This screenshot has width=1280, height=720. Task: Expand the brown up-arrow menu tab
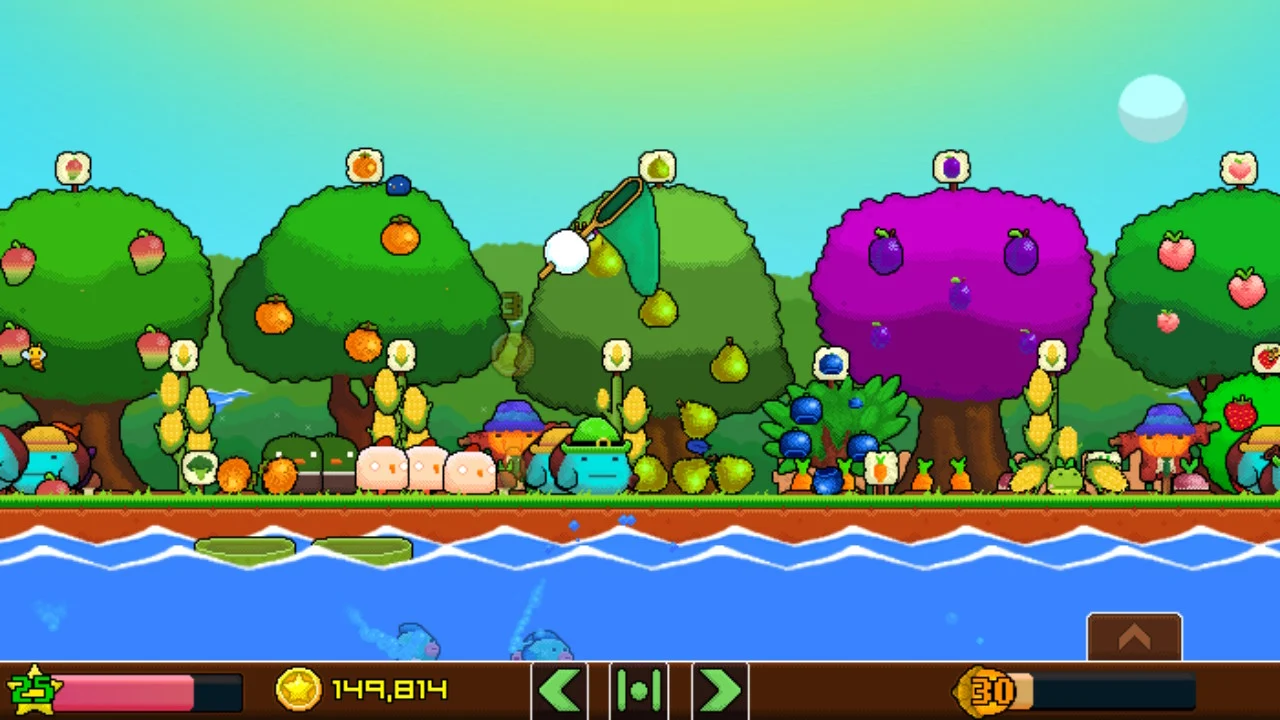(1134, 638)
